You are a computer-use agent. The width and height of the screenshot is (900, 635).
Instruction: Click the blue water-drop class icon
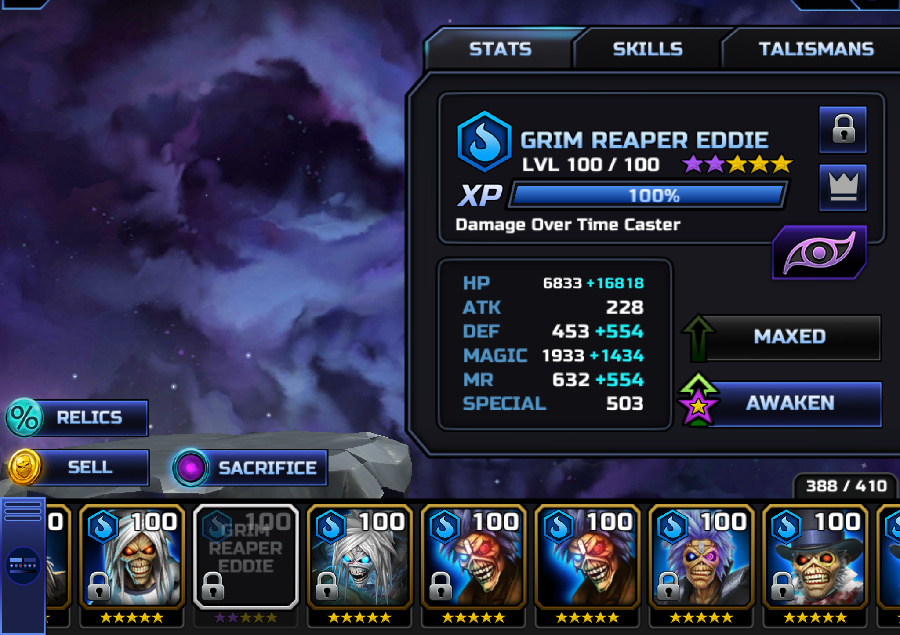(x=484, y=141)
